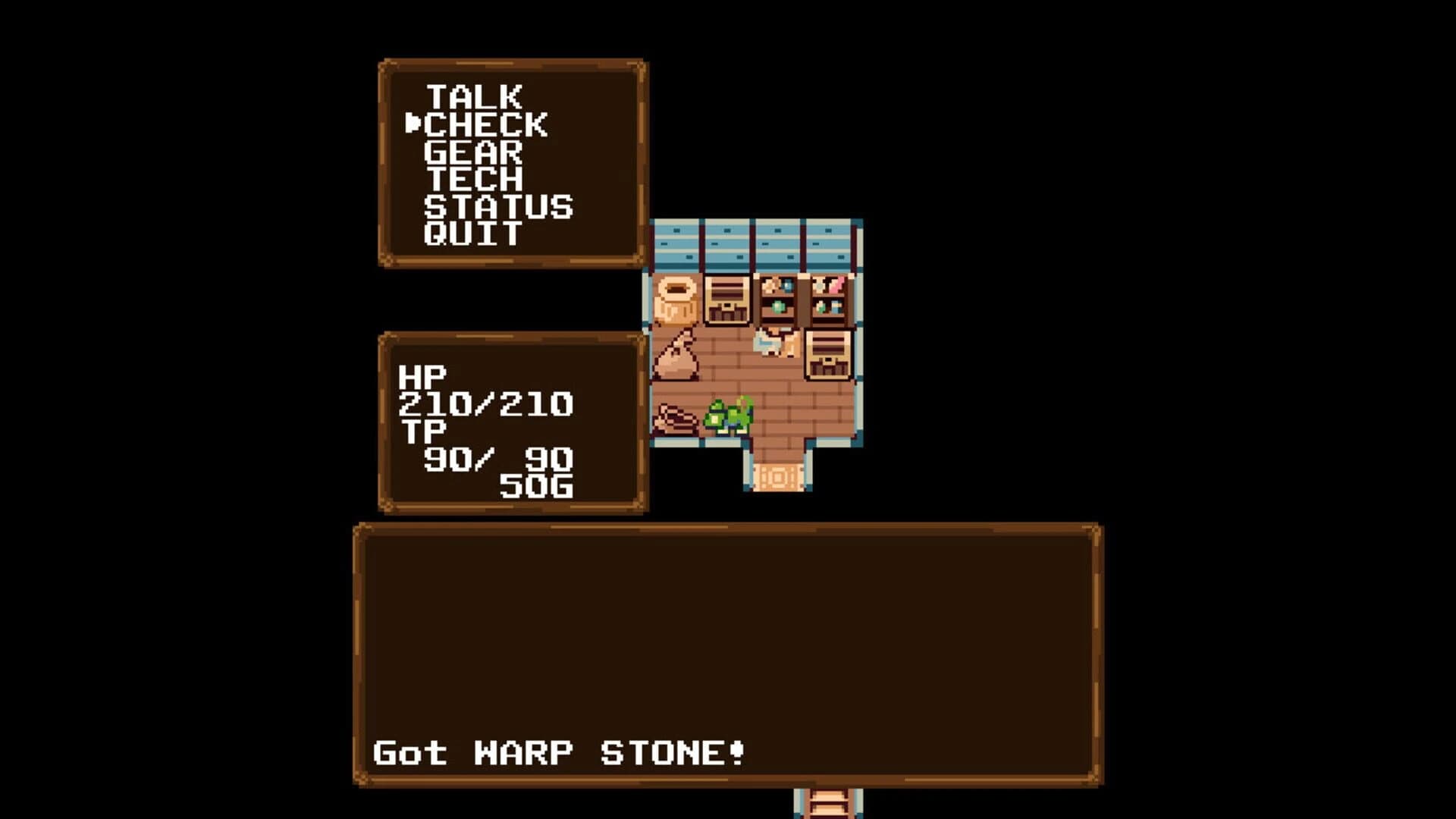The height and width of the screenshot is (819, 1456).
Task: Select the TALK command
Action: pos(474,97)
